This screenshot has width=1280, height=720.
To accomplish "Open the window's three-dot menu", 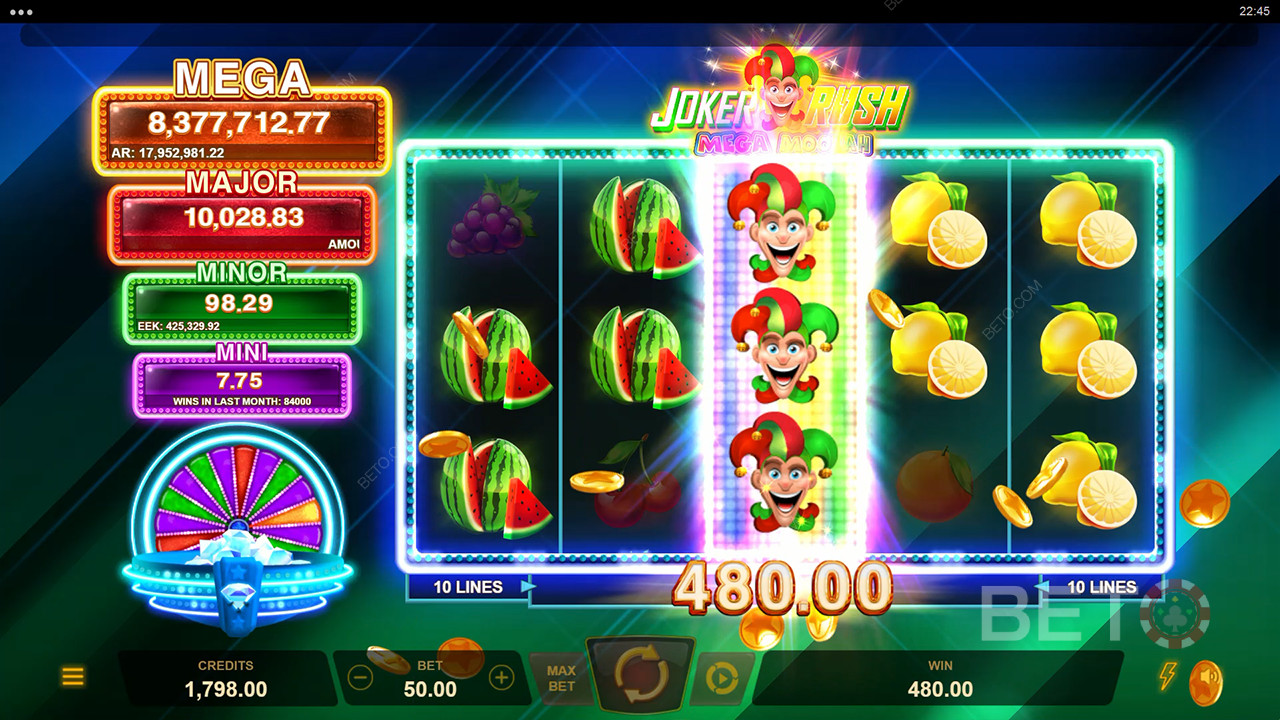I will 20,12.
